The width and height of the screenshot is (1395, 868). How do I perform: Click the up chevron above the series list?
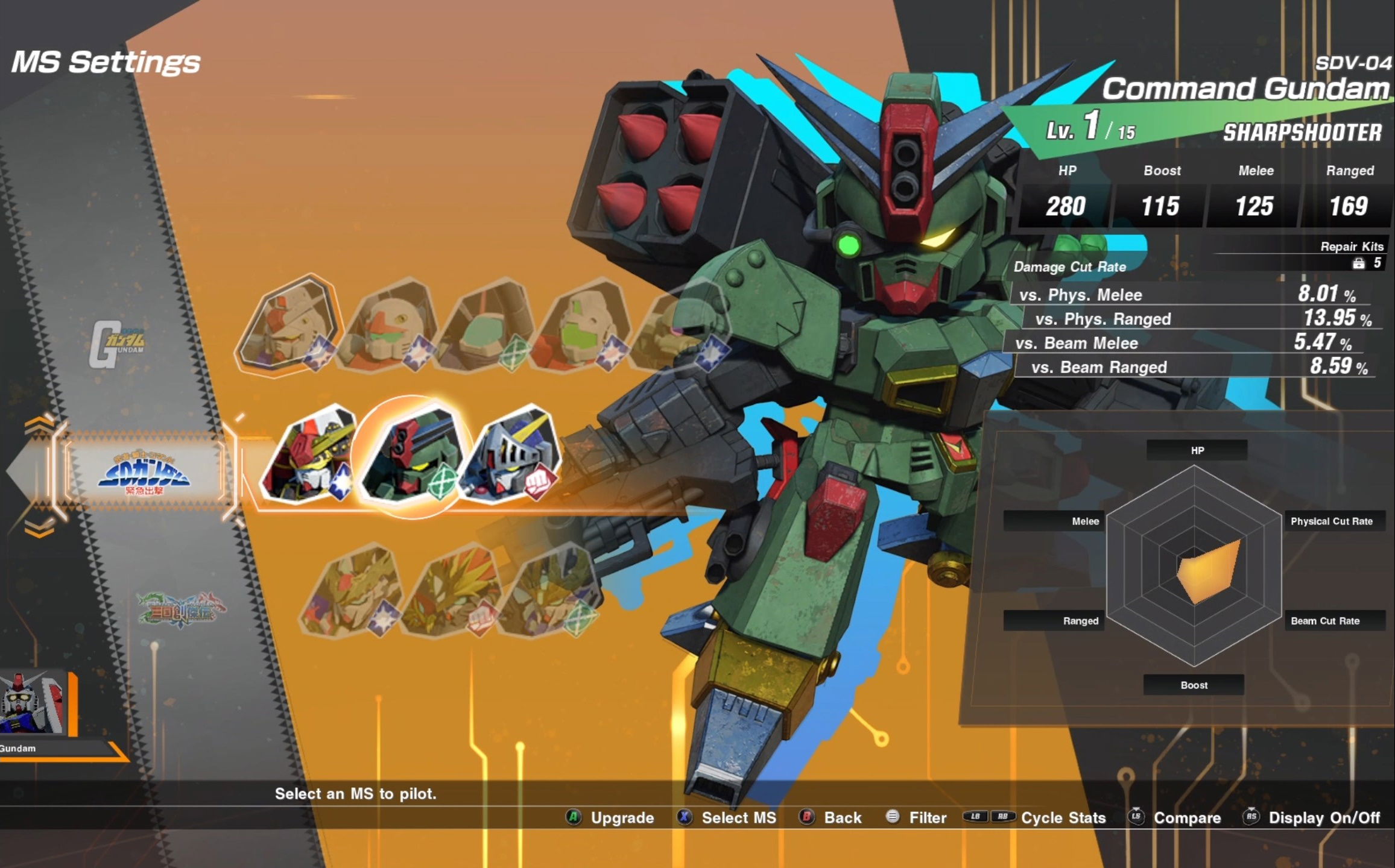(39, 425)
